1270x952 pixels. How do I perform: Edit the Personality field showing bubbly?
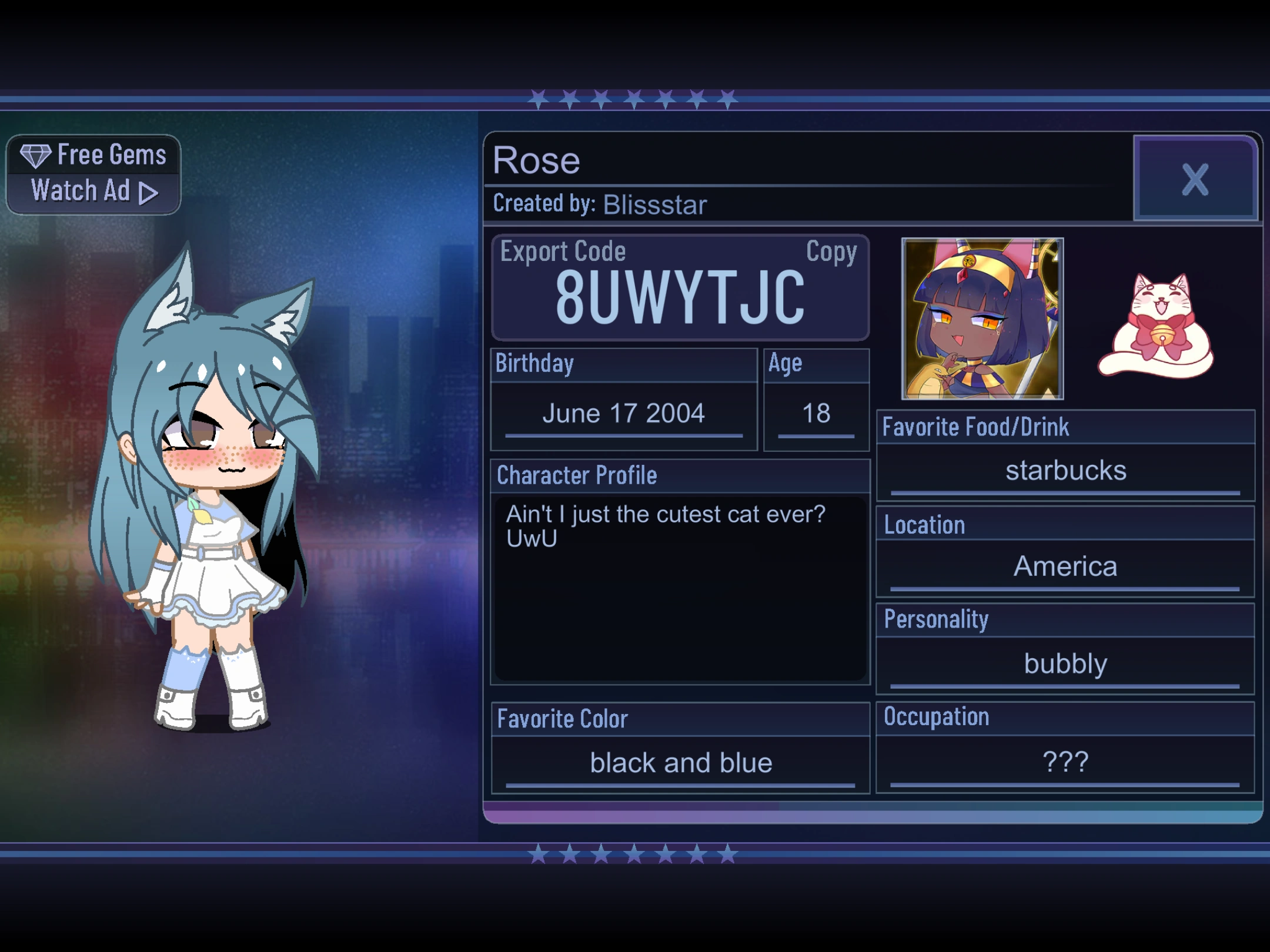pos(1066,663)
